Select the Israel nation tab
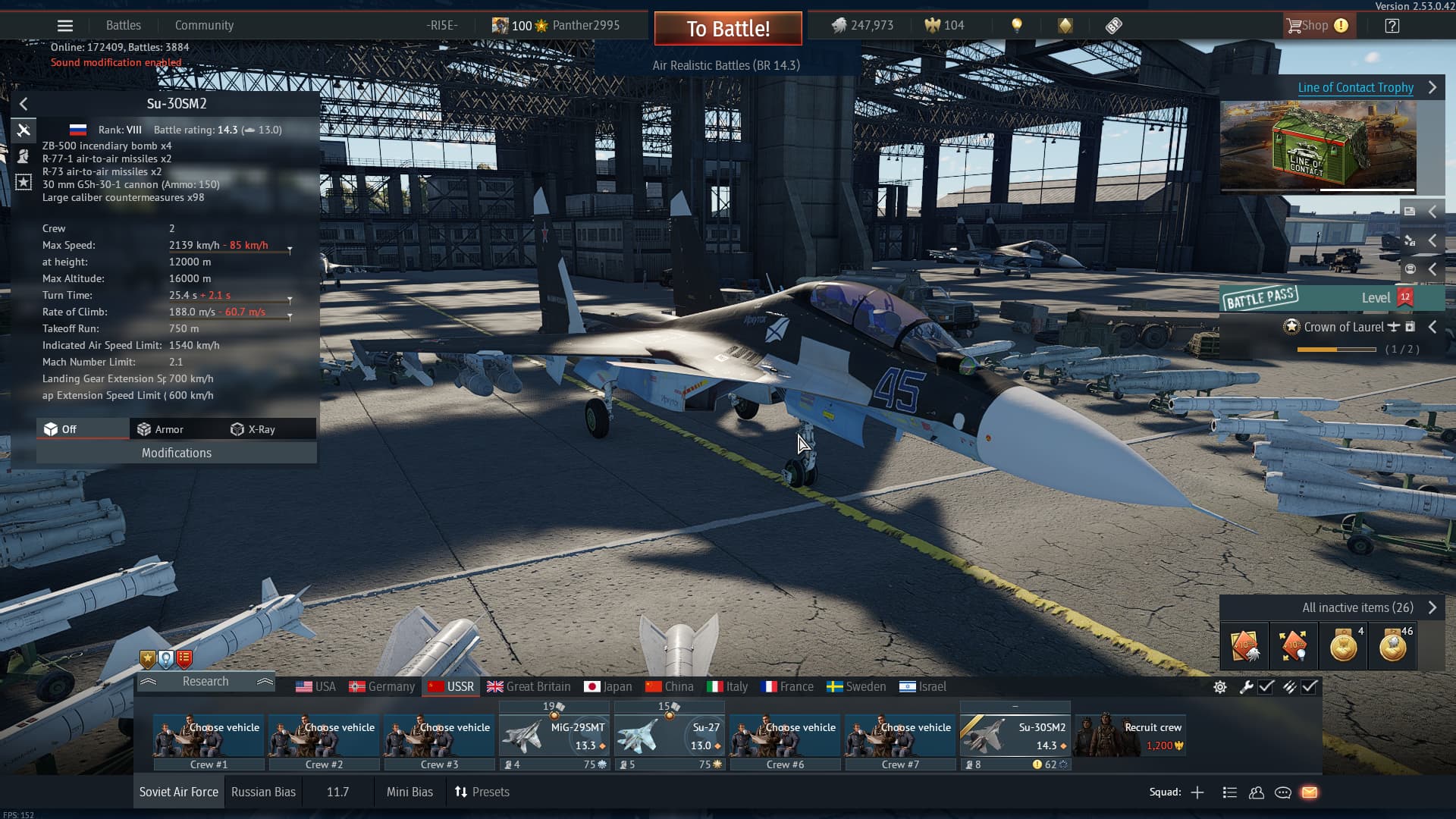The width and height of the screenshot is (1456, 819). tap(923, 686)
